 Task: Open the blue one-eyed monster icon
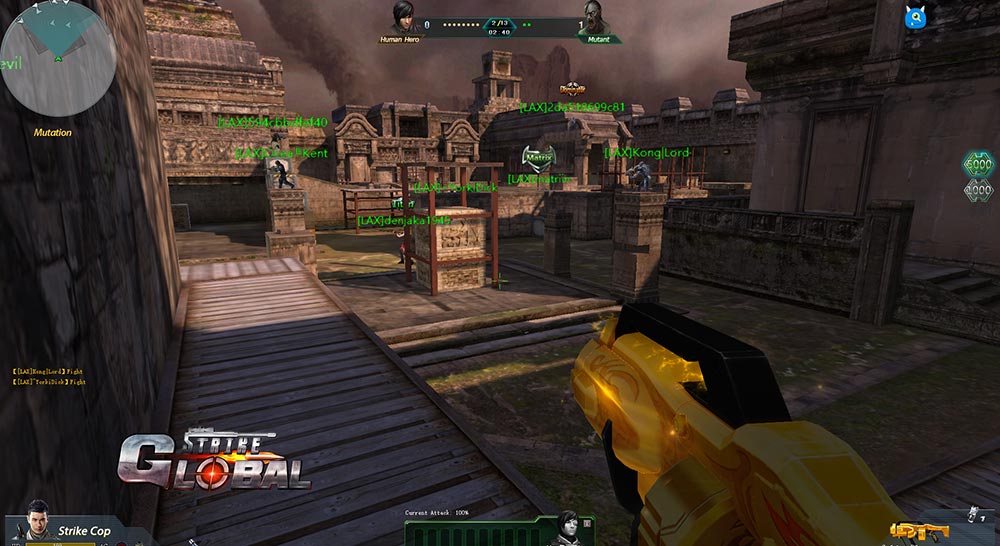click(914, 16)
